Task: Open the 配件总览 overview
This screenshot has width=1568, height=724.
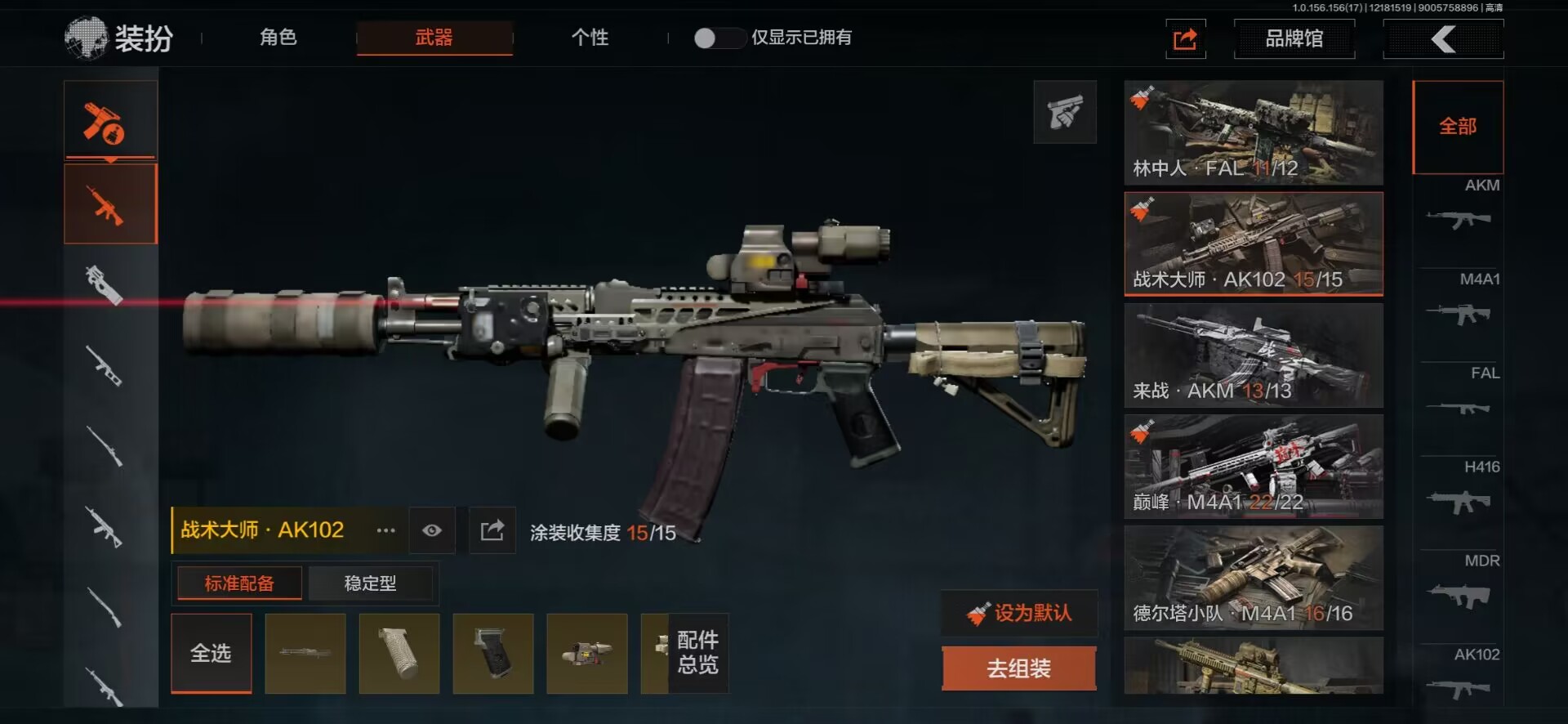Action: (697, 653)
